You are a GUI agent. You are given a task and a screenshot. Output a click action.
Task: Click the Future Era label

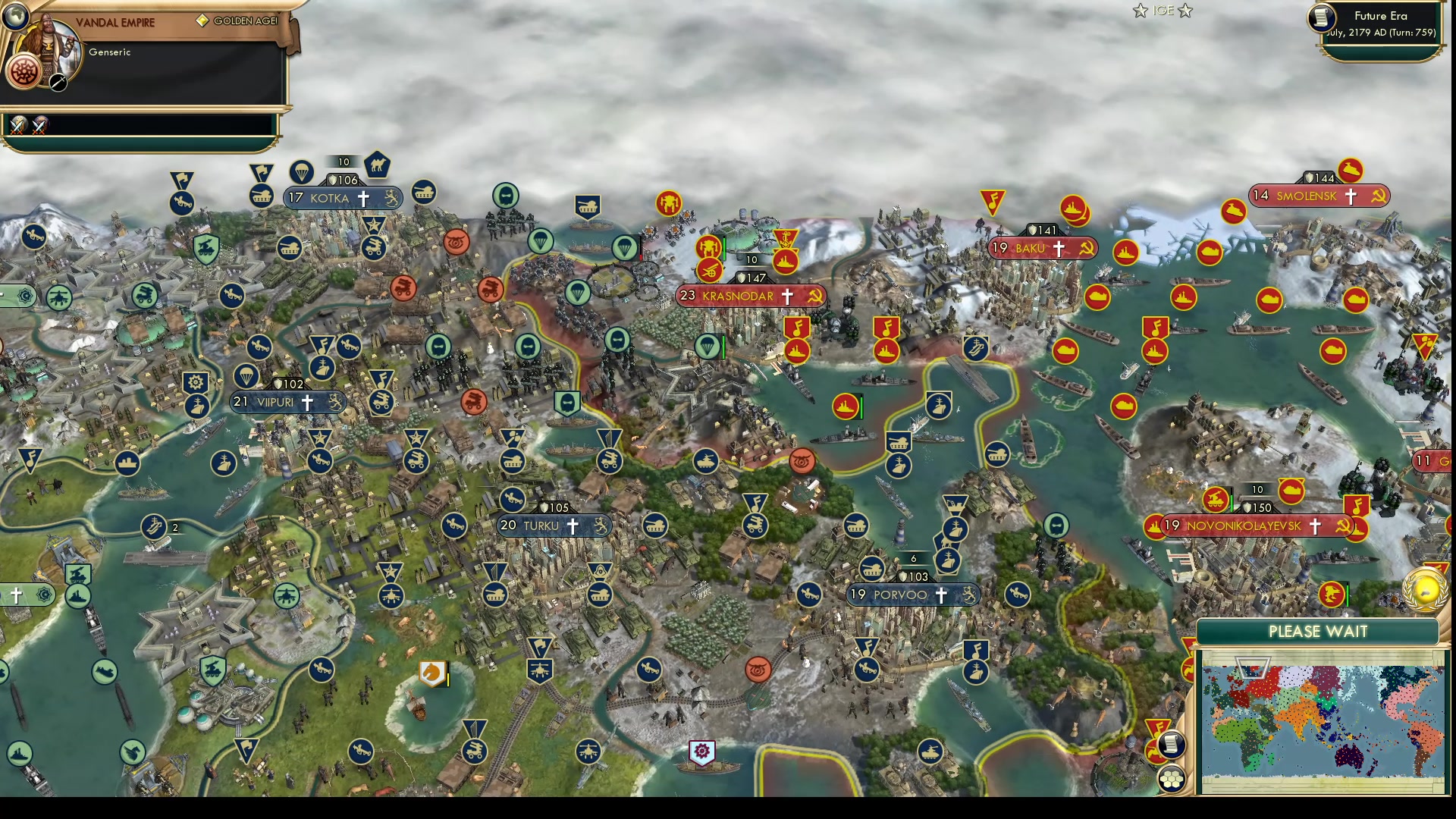(1382, 14)
